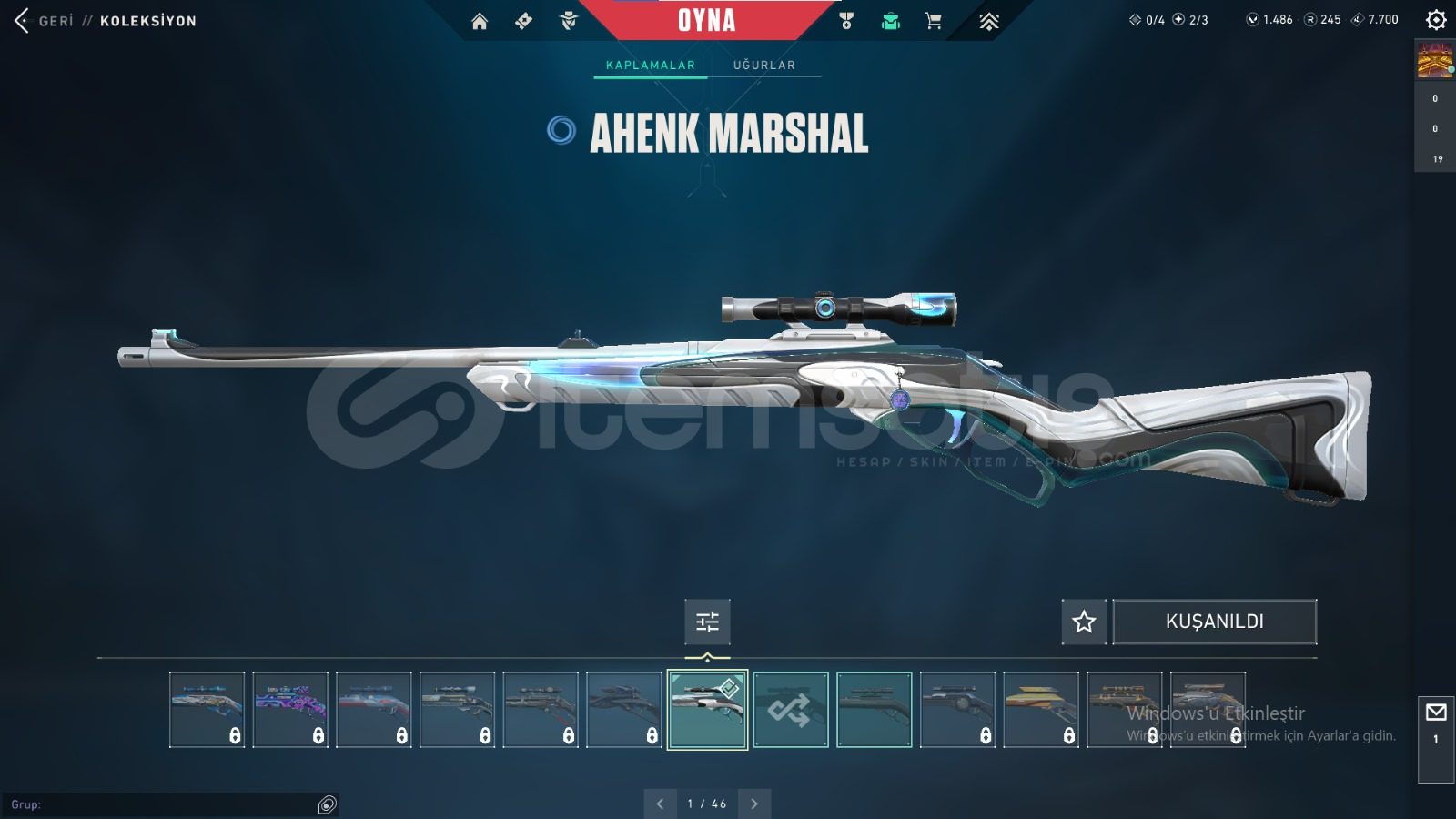Select the yellow Marshal skin thumbnail

(x=1041, y=710)
